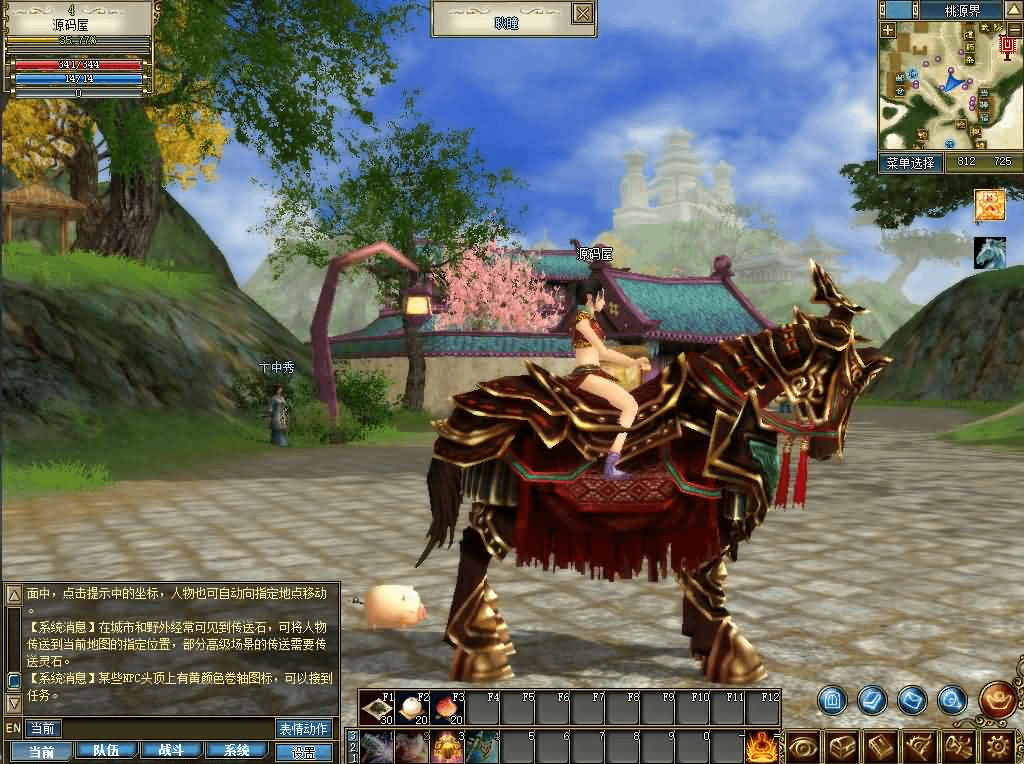Click the white horse mount icon
Screen dimensions: 1024x764
tap(989, 253)
